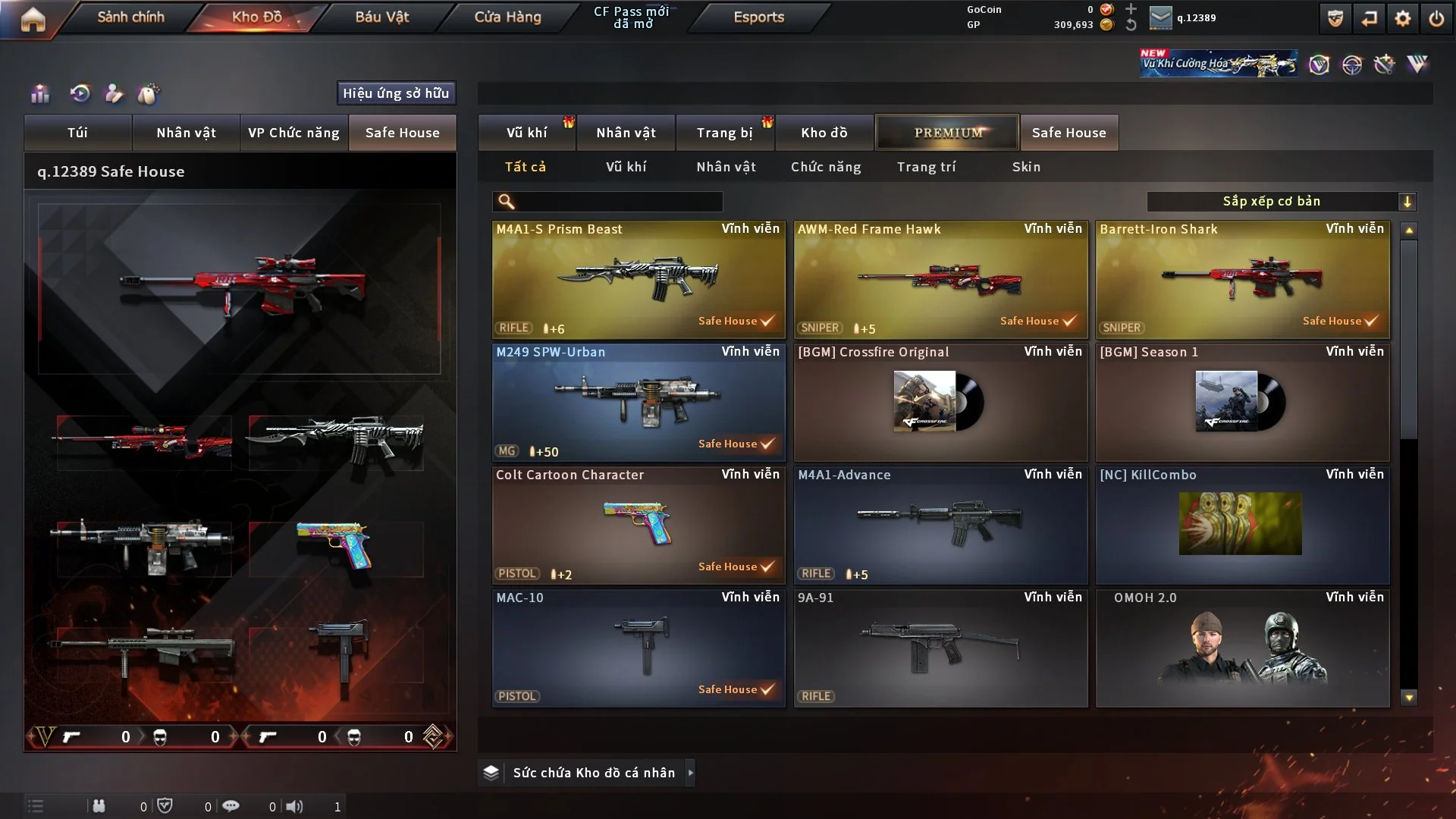Screen dimensions: 1456x819
Task: Select the M4A1-S Prism Beast item
Action: coord(639,279)
